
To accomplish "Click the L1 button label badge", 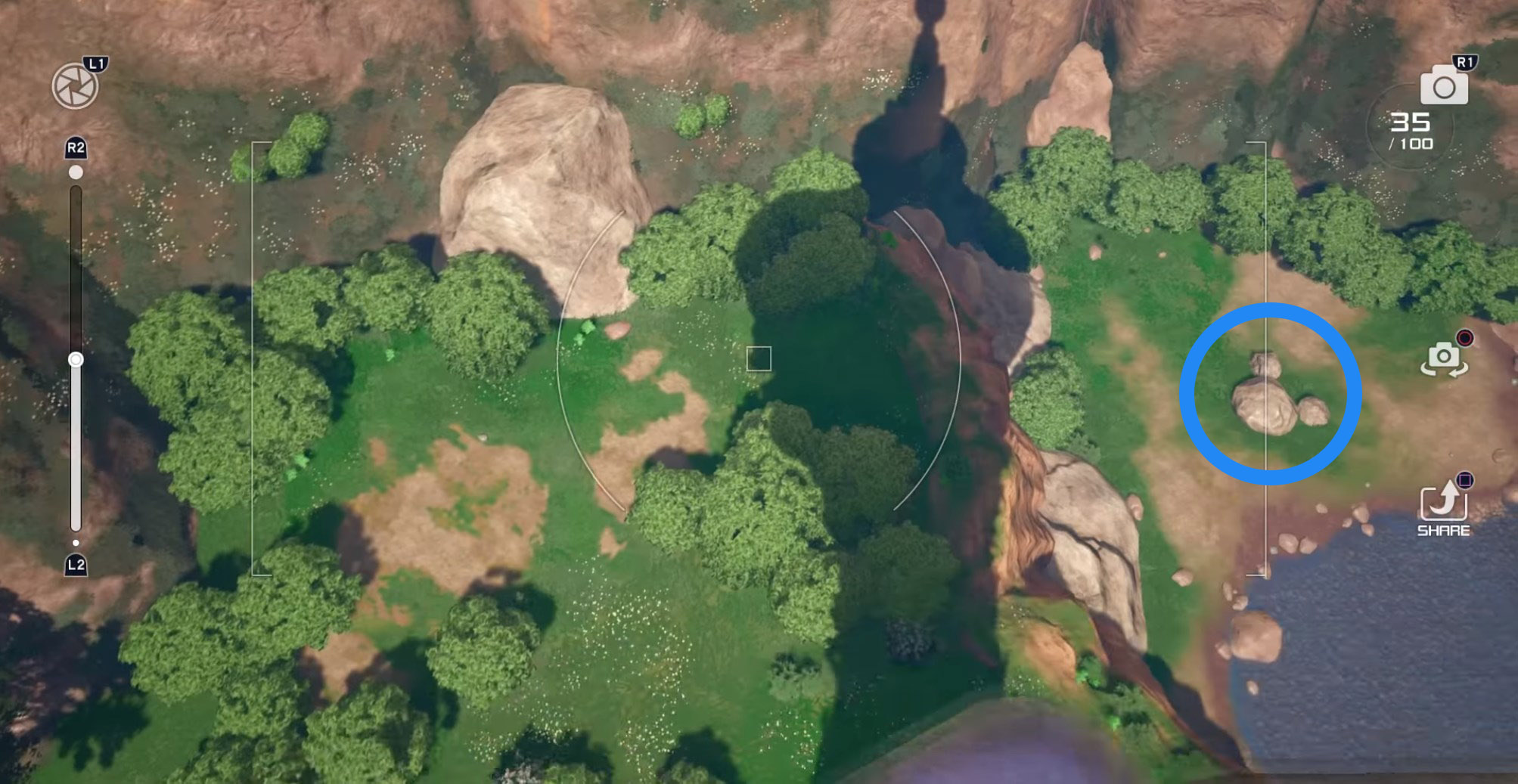I will 95,65.
